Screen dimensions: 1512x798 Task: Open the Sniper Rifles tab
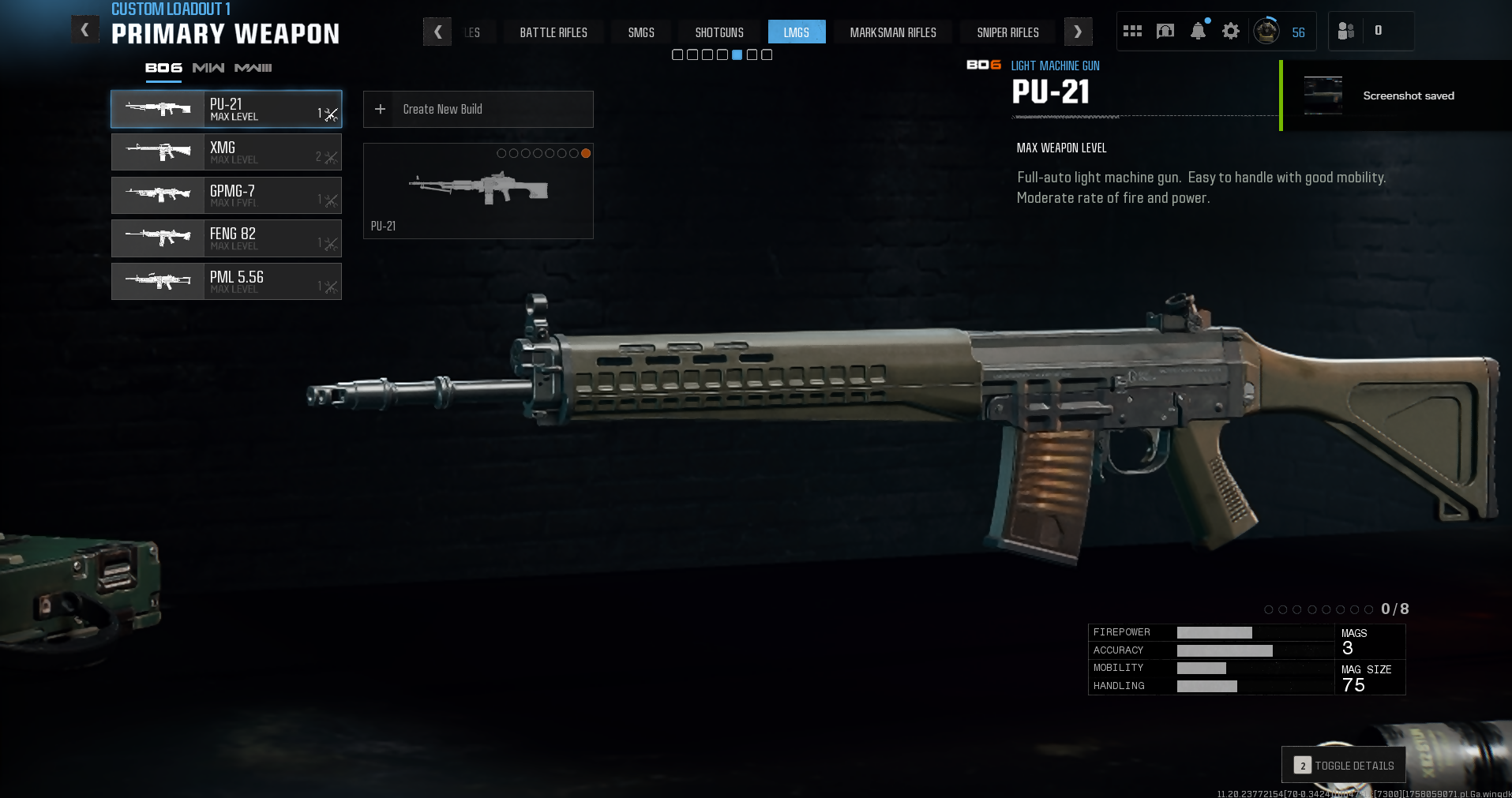pos(1007,32)
